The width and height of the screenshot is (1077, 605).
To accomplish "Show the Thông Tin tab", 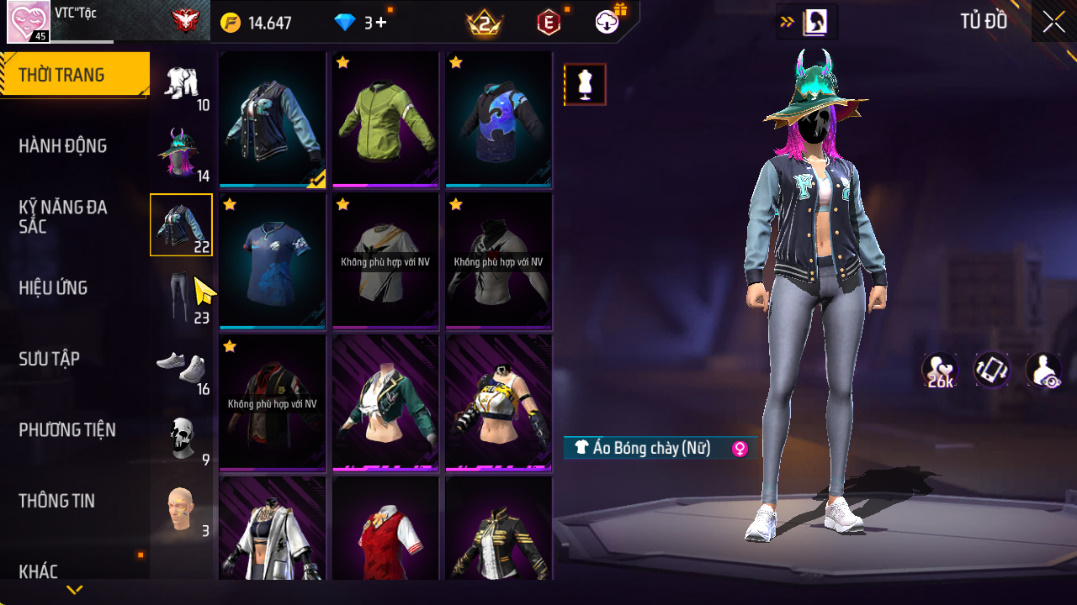I will (x=56, y=501).
